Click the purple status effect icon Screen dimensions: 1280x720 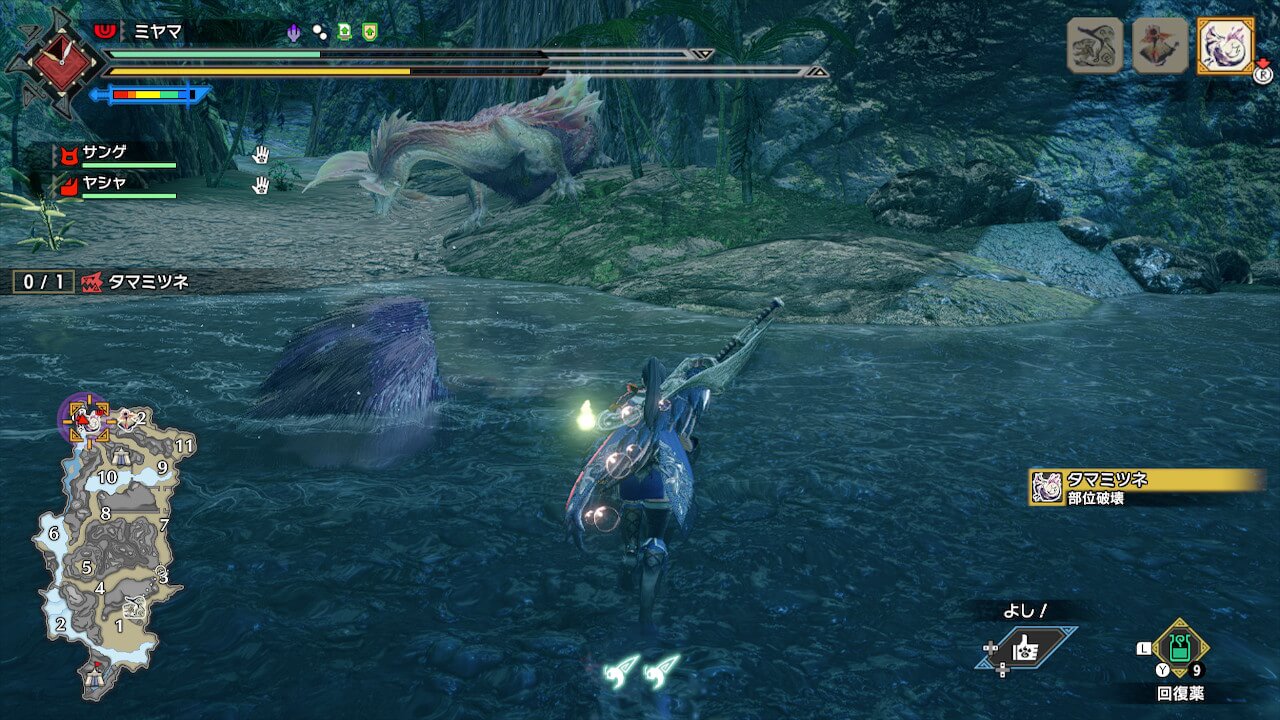pyautogui.click(x=294, y=32)
